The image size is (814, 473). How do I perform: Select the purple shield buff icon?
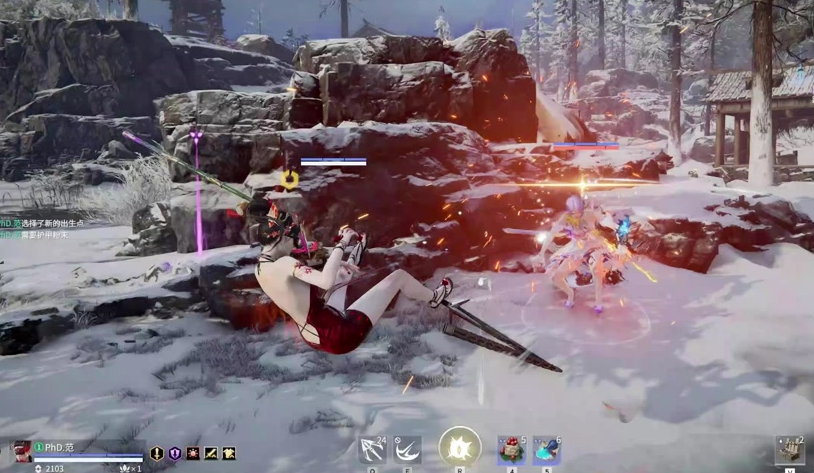[175, 454]
